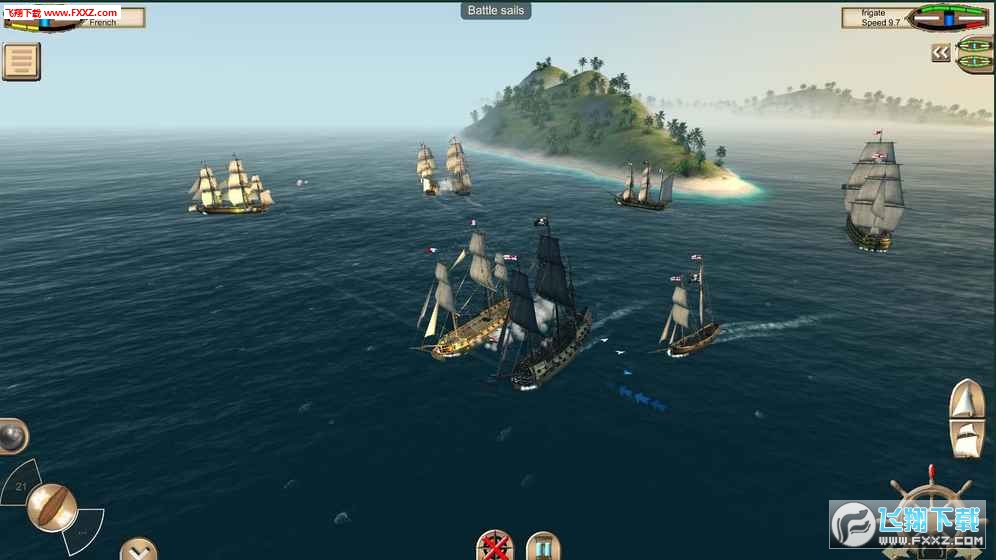Viewport: 996px width, 560px height.
Task: Click the ship's steering wheel
Action: click(930, 520)
